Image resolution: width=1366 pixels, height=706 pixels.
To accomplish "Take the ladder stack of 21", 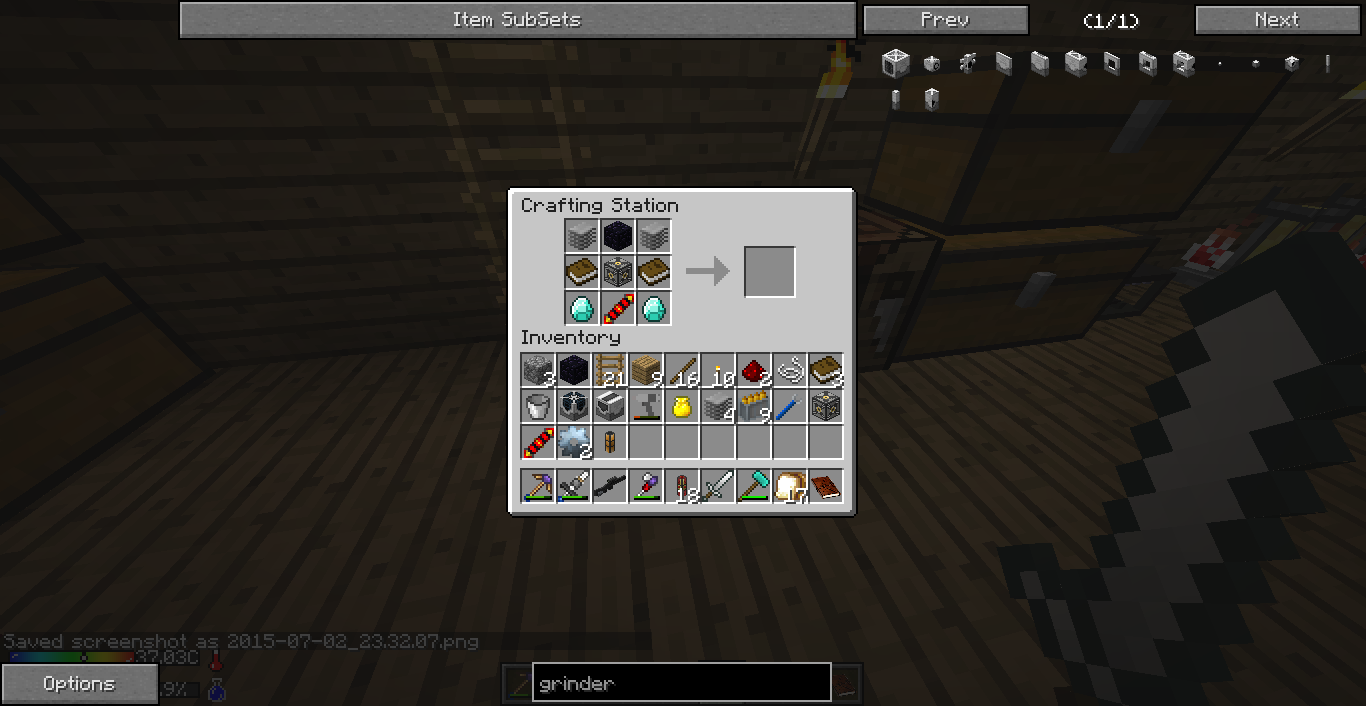I will click(x=609, y=371).
